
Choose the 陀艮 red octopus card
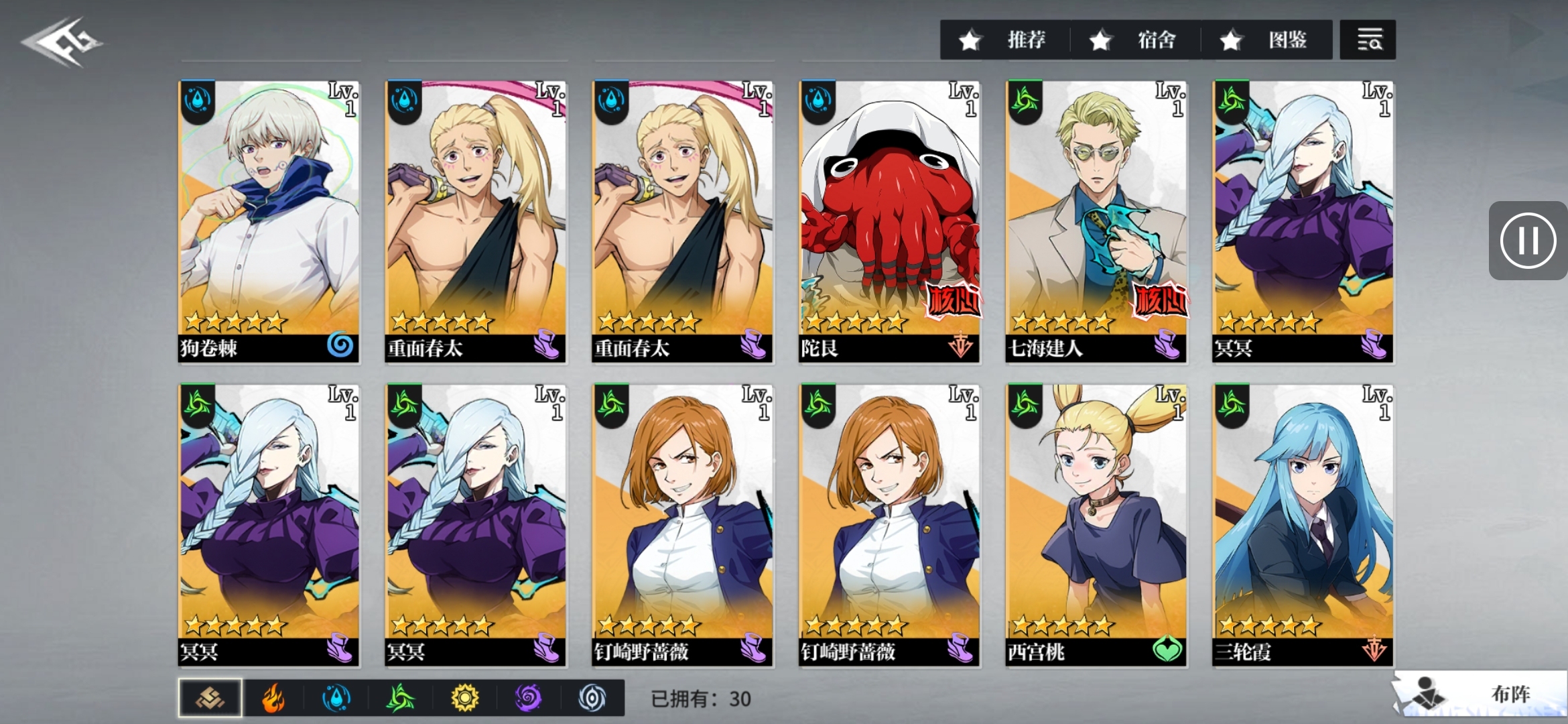(x=889, y=221)
